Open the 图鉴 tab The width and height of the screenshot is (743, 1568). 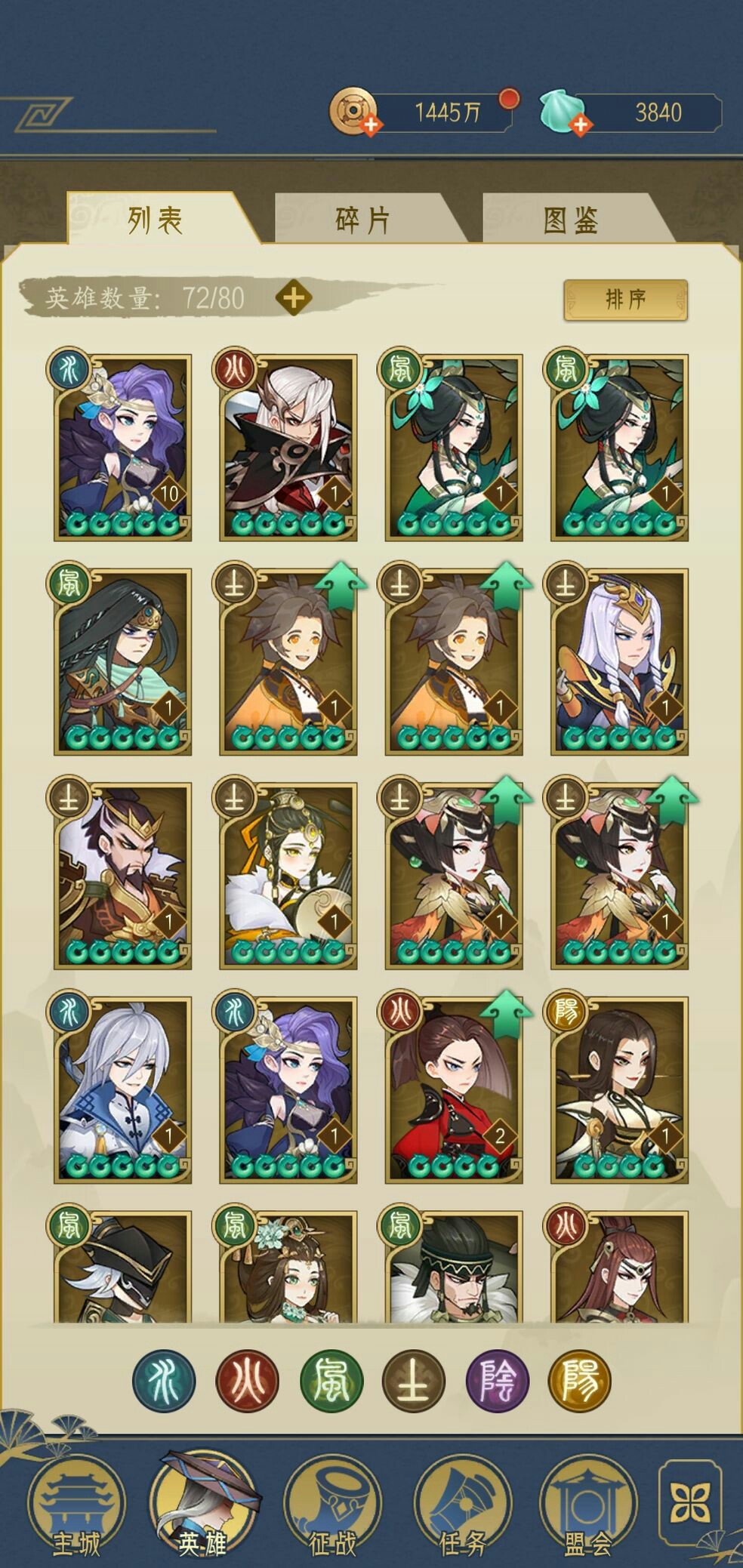(x=571, y=220)
